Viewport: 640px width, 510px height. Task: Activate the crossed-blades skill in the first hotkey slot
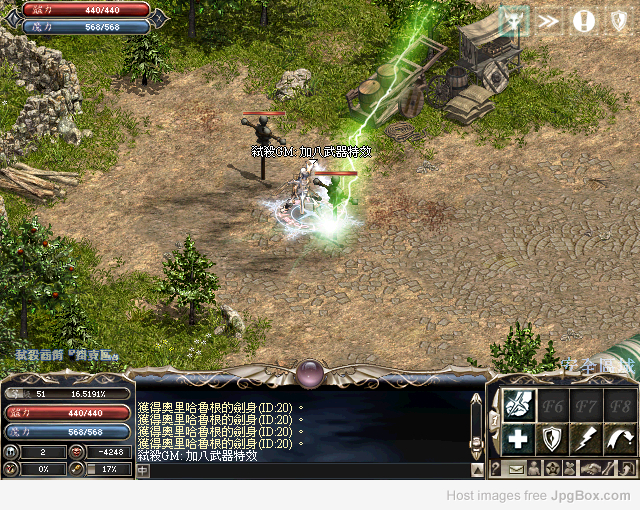[518, 405]
